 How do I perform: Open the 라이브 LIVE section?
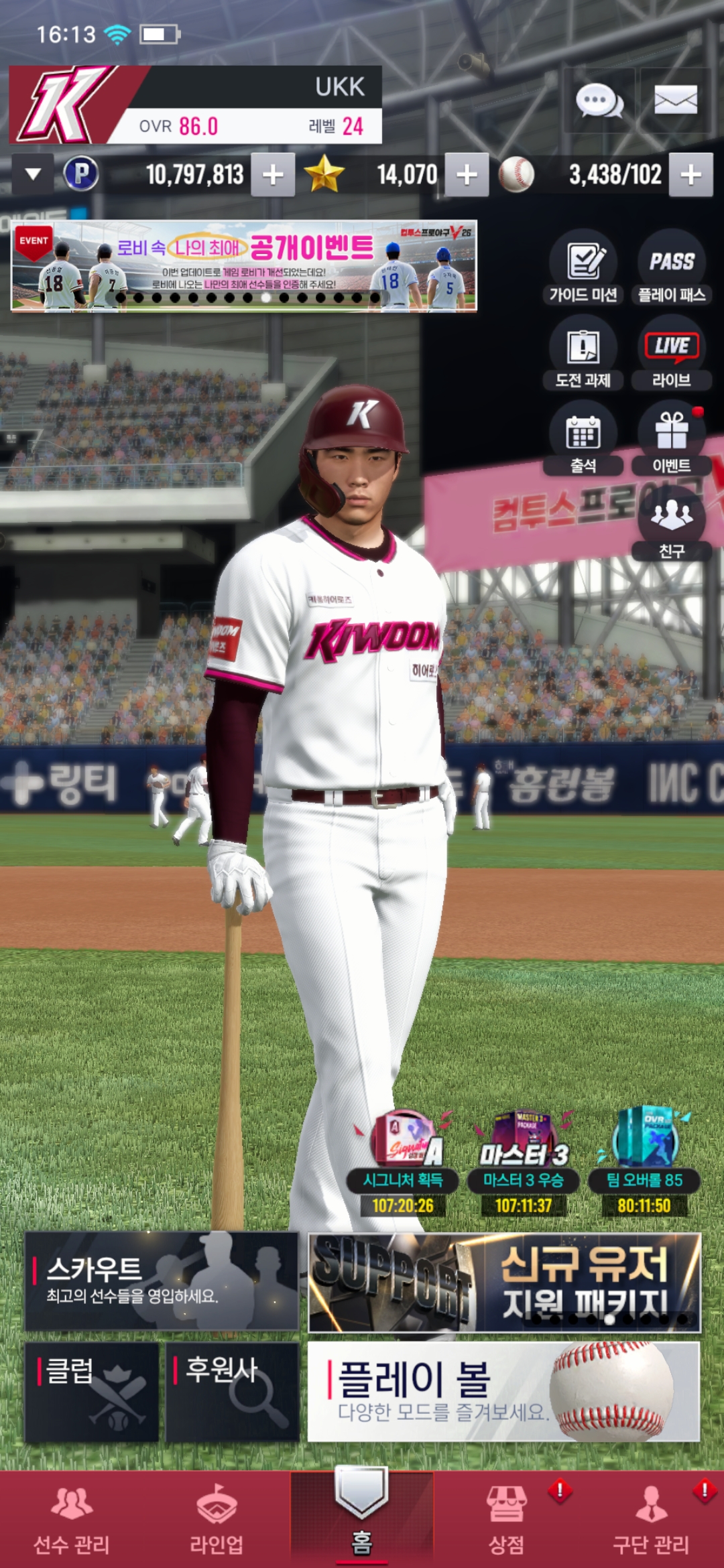(671, 353)
